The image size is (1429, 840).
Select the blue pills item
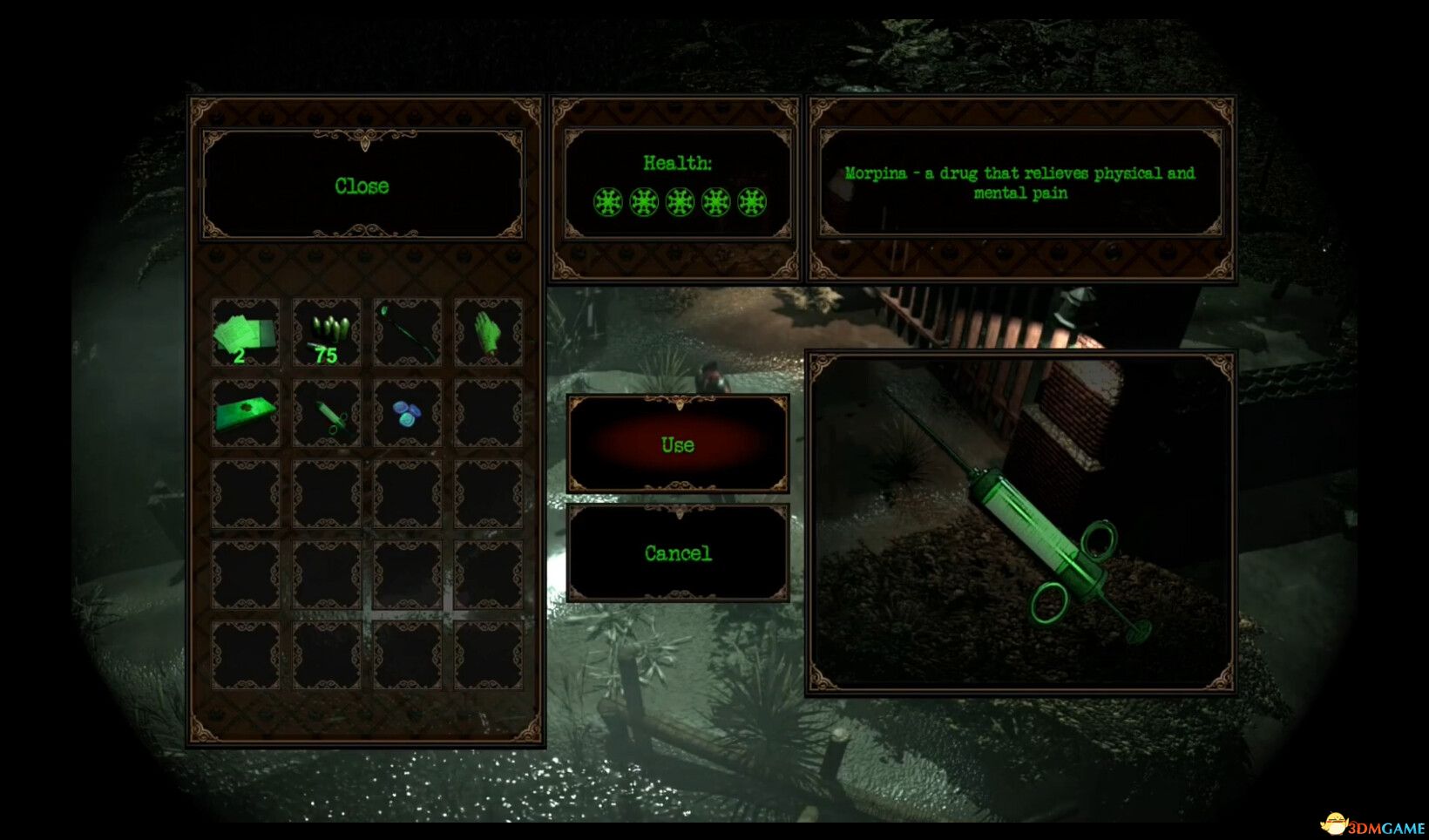pyautogui.click(x=407, y=415)
